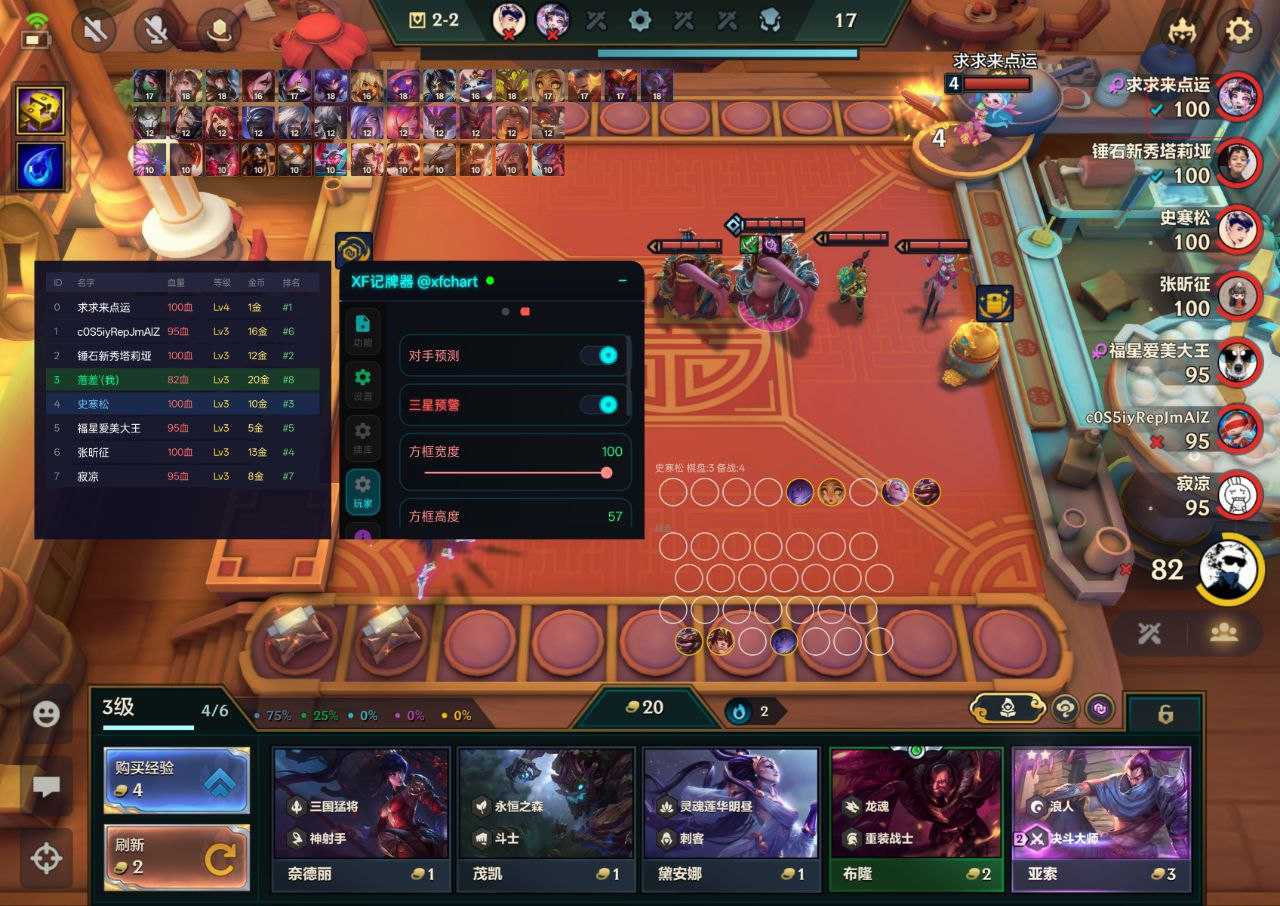The height and width of the screenshot is (906, 1280).
Task: Purchase the 亚索 card for 3 gold
Action: [1101, 818]
